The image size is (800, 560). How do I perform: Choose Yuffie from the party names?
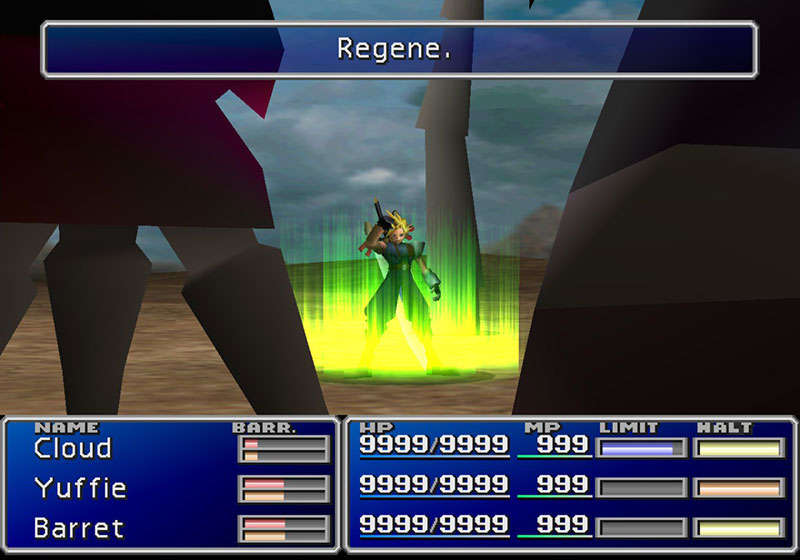80,488
